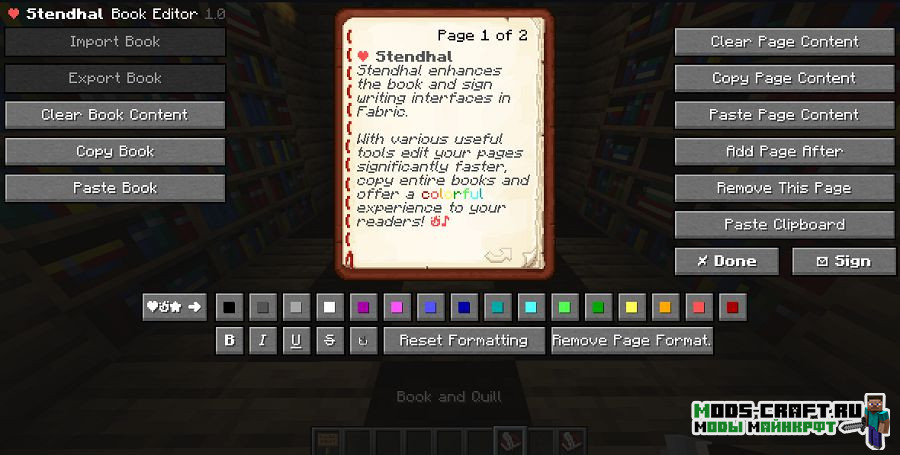Click the Remove Page Format button

coord(631,340)
